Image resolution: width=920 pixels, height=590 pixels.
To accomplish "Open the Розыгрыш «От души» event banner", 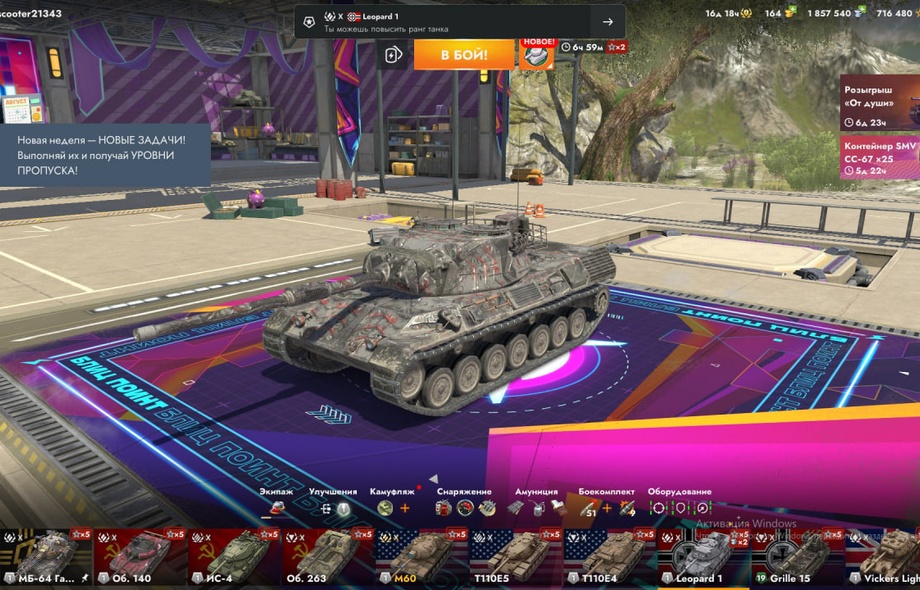I will pos(878,102).
